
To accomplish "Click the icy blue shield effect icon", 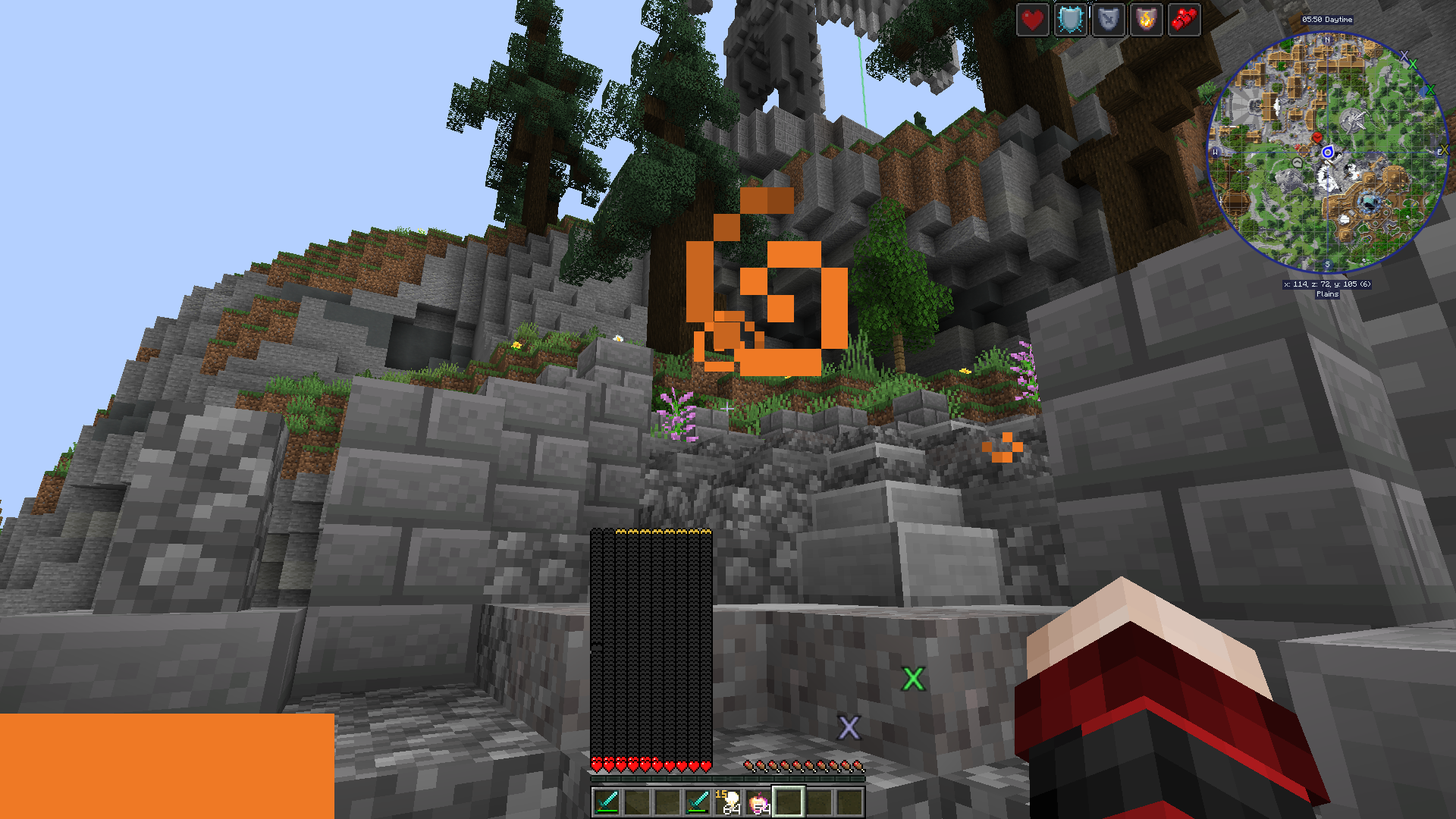I will pyautogui.click(x=1070, y=20).
